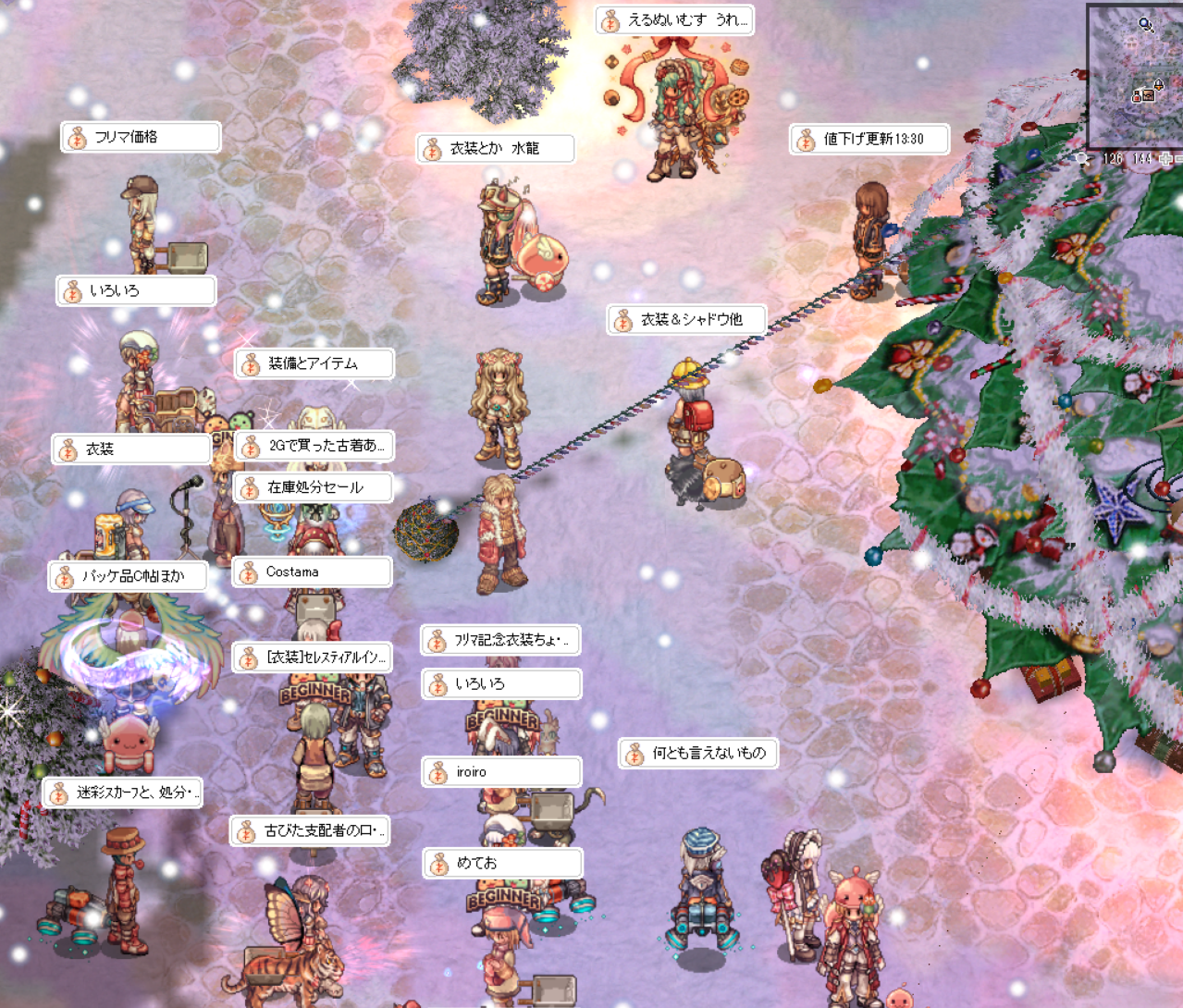
Task: Click the えるぬいむす vendor shop title
Action: click(674, 19)
